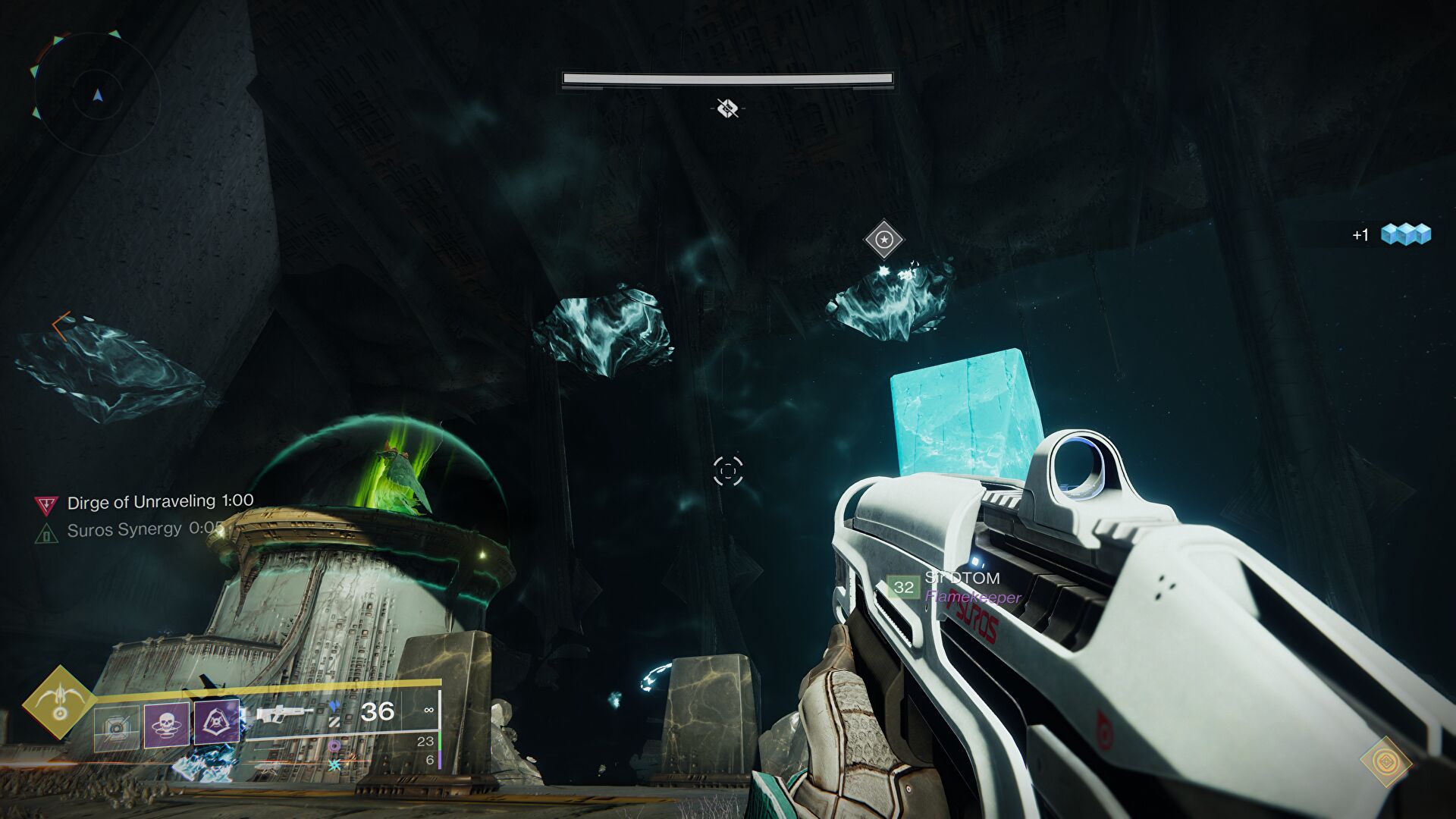Click the blue cube pickup notification

point(1404,234)
